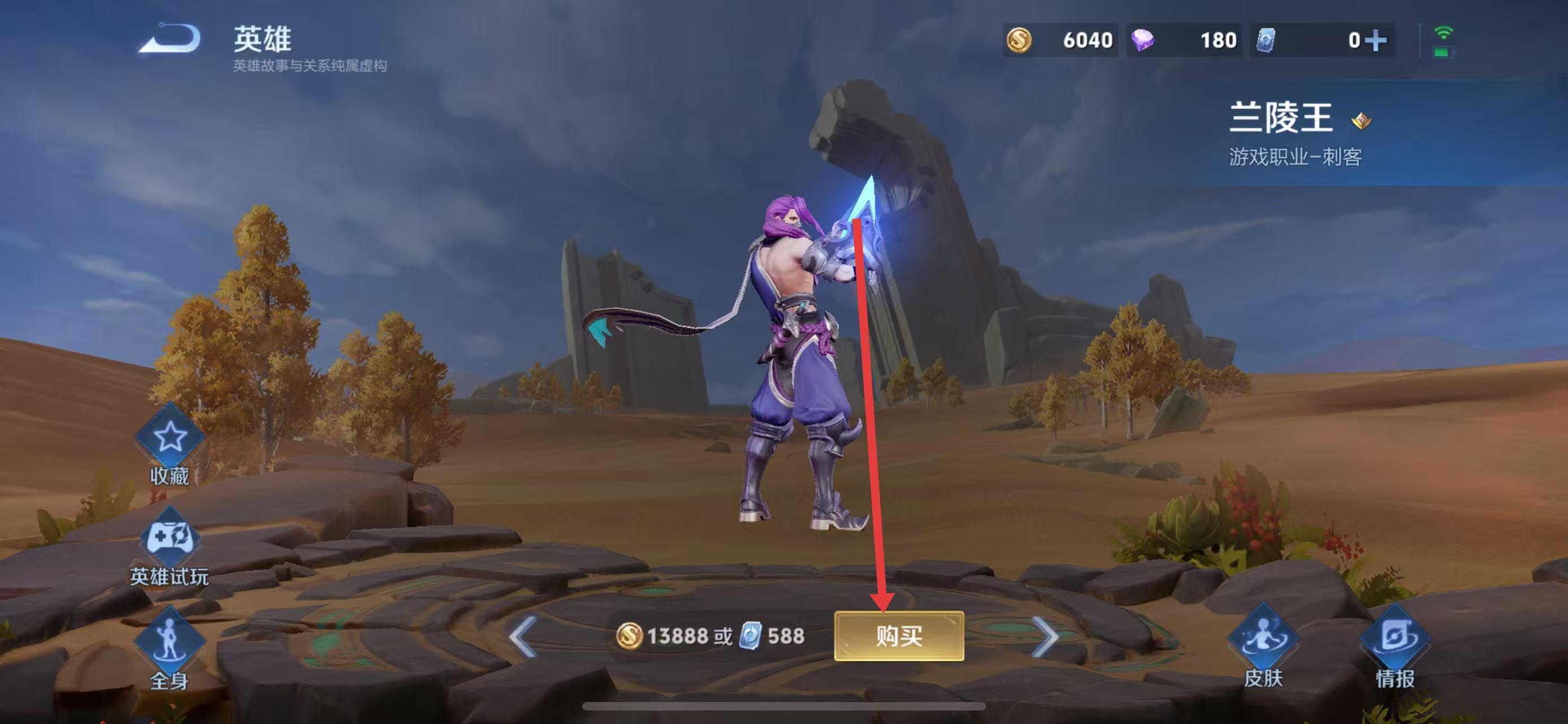Image resolution: width=1568 pixels, height=724 pixels.
Task: Switch to the previous hero
Action: (x=523, y=636)
